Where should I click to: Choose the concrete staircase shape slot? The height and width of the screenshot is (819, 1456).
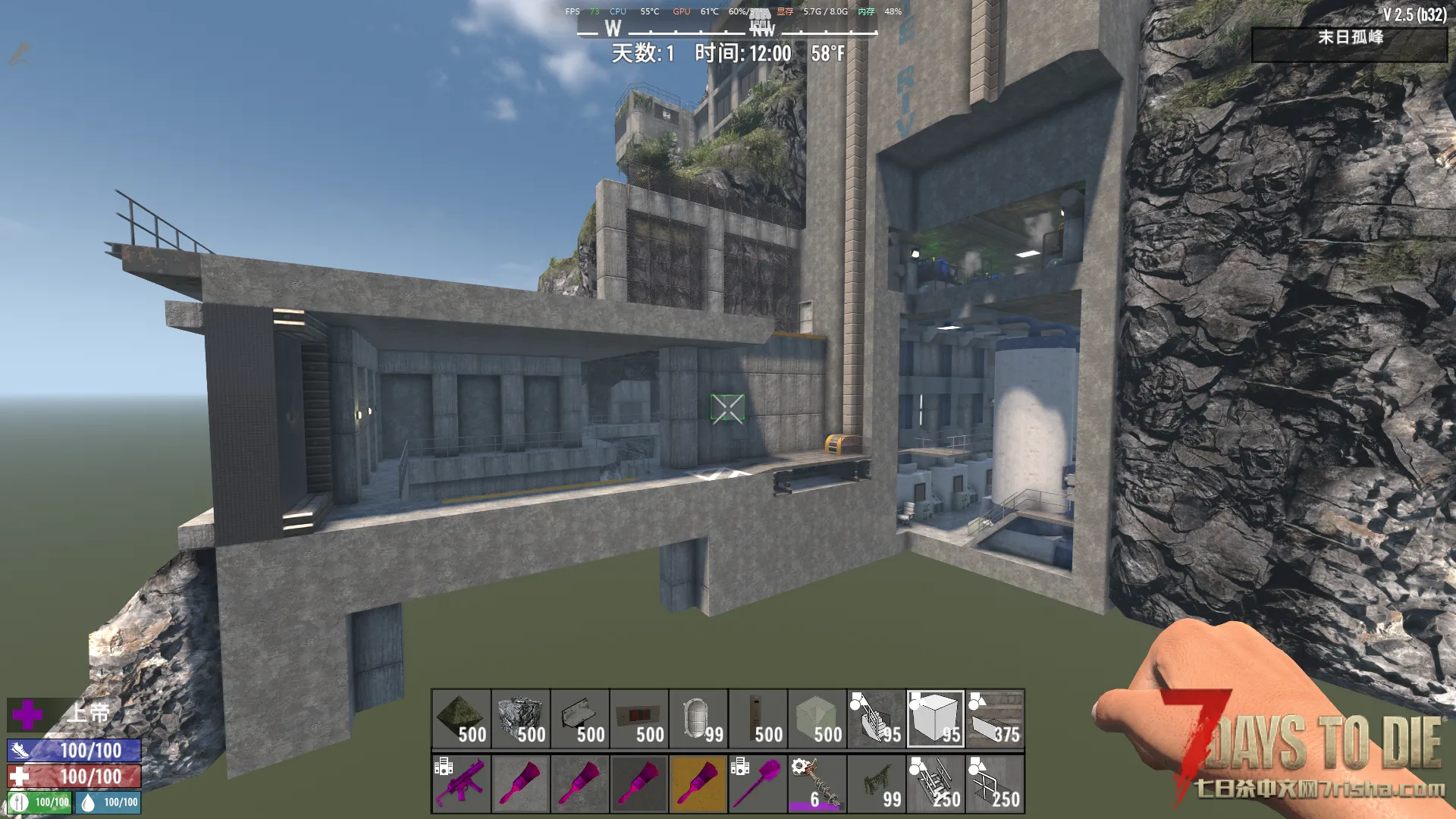[876, 718]
